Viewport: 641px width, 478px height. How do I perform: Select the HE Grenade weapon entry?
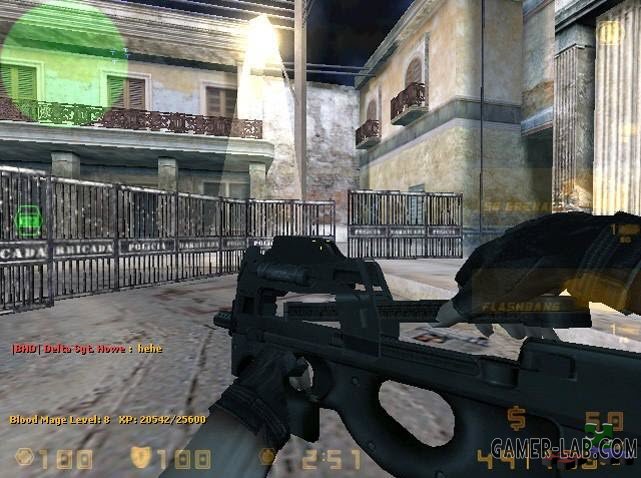point(520,208)
